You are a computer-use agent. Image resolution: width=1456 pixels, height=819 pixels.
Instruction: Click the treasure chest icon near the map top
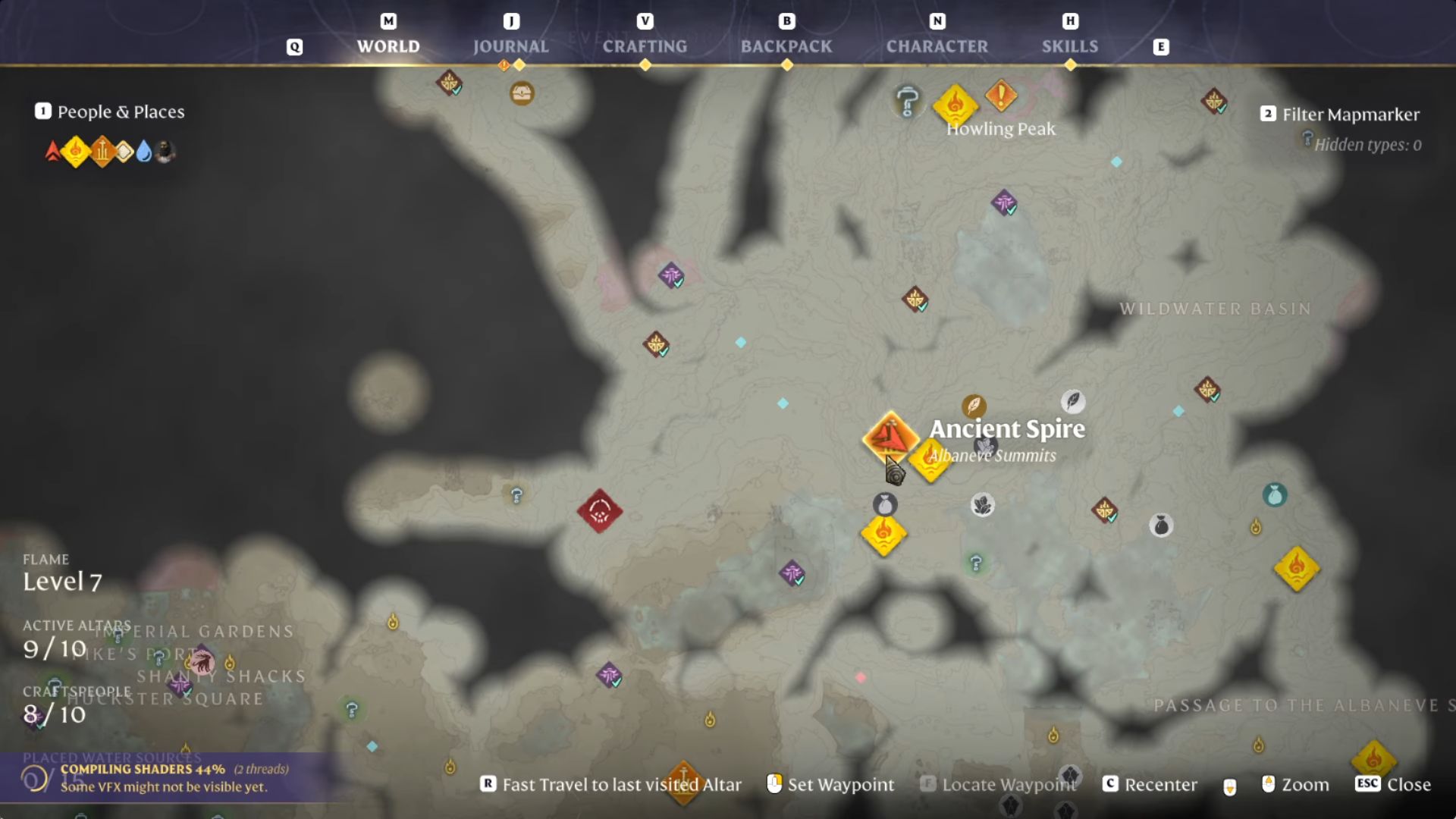point(520,93)
